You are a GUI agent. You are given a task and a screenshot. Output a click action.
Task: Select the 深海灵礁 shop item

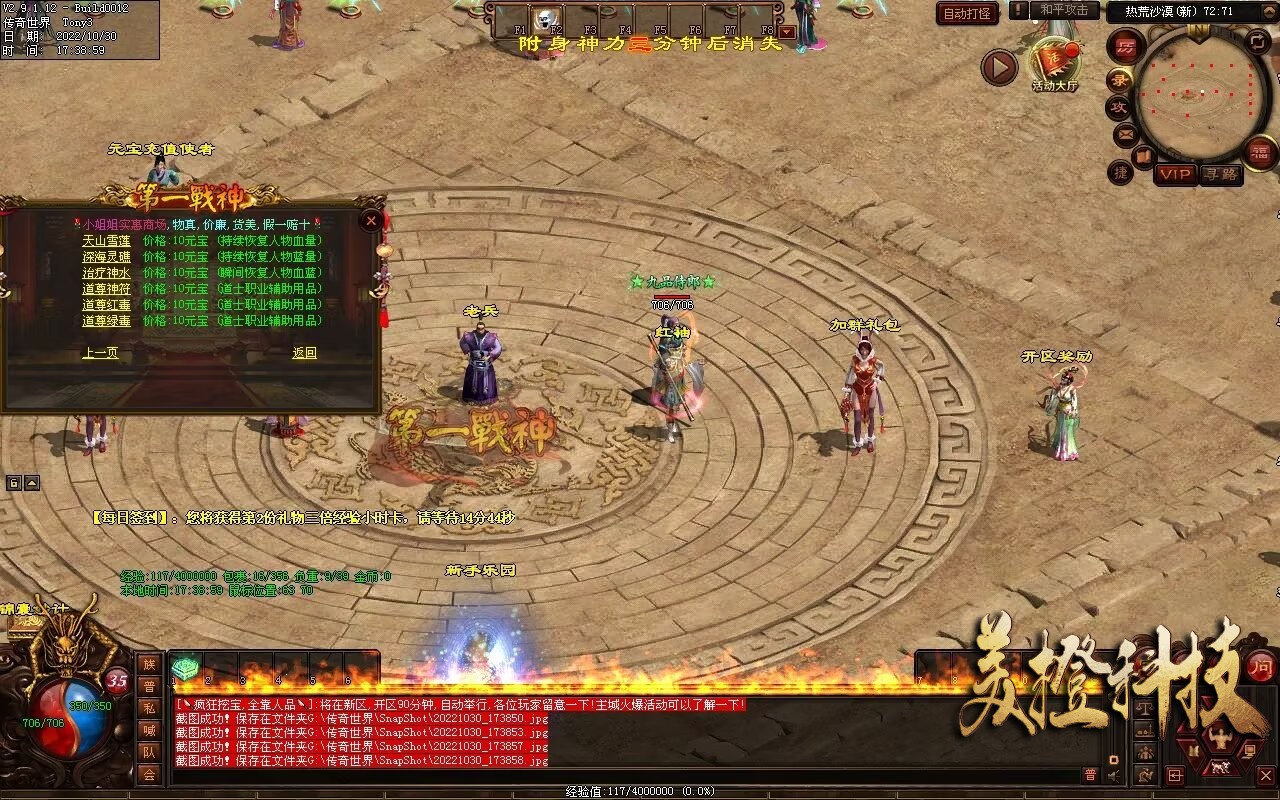pos(106,257)
